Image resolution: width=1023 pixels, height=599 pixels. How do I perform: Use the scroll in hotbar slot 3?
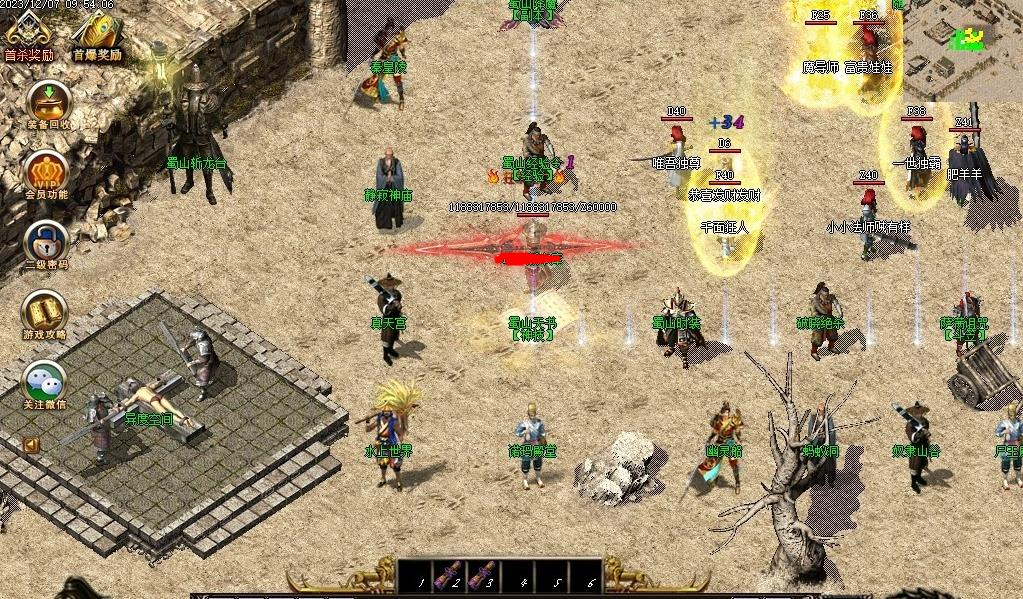[x=483, y=574]
